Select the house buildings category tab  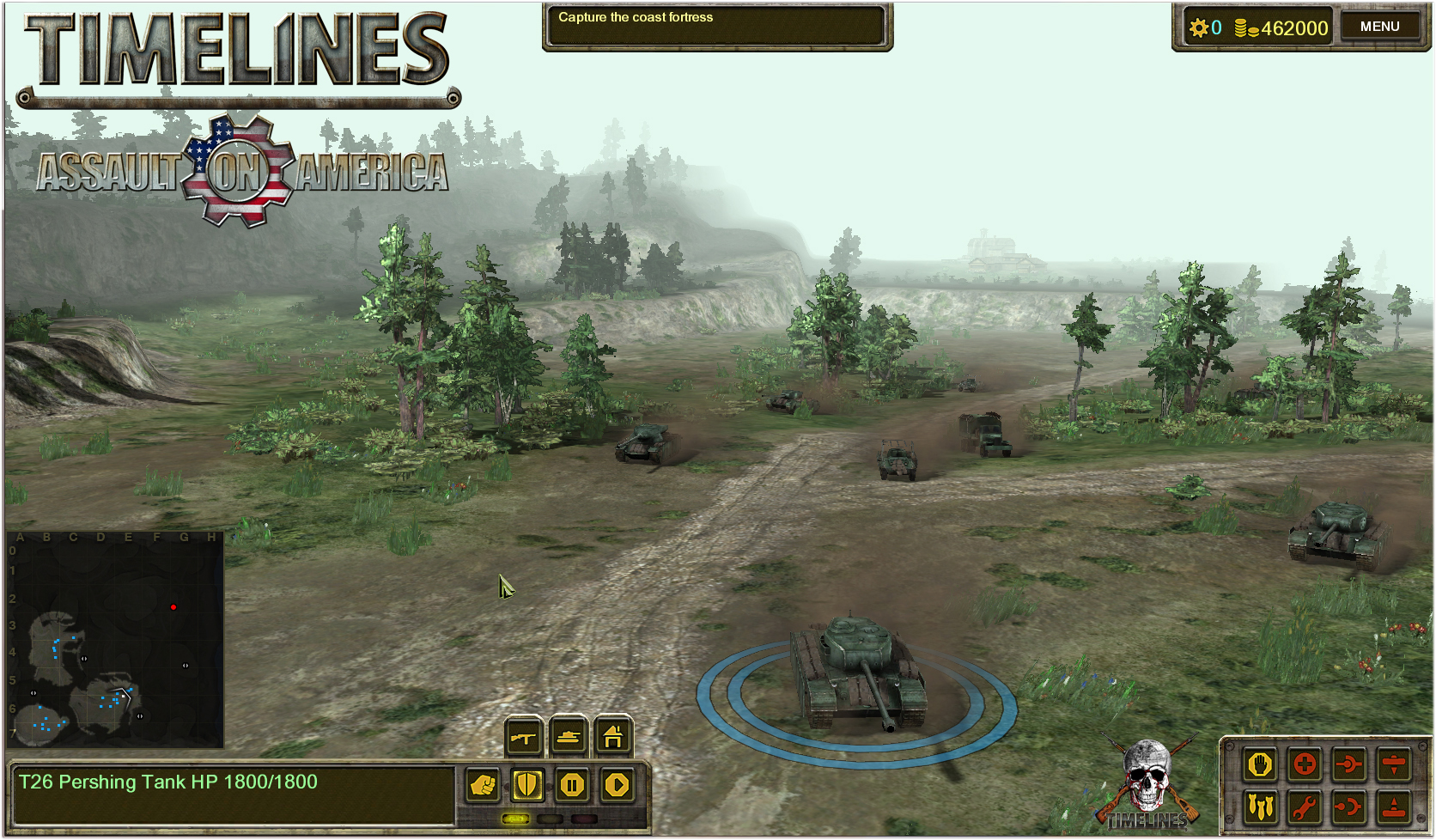[x=613, y=737]
